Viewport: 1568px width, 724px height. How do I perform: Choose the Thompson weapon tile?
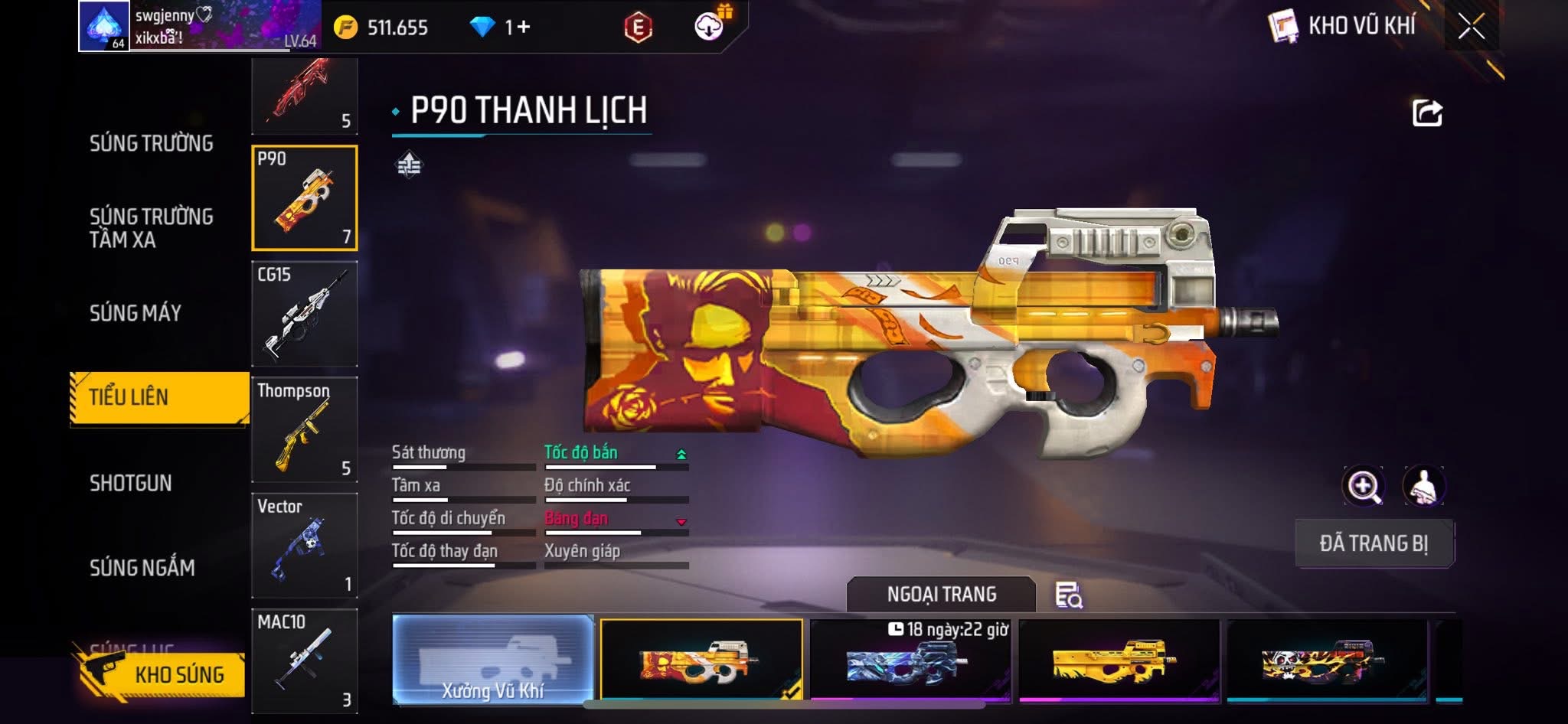point(305,429)
